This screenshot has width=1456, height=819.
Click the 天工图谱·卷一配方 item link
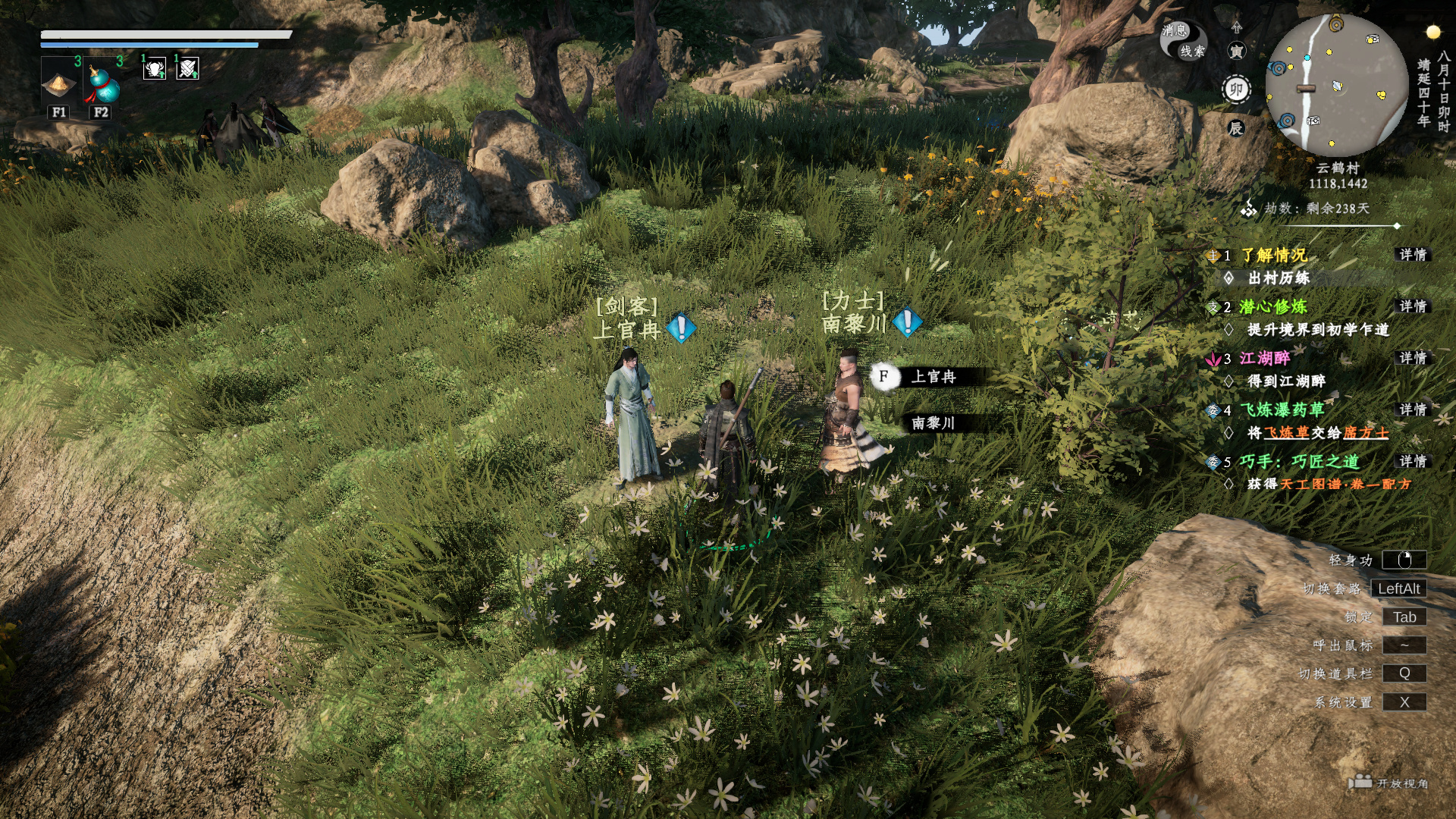pyautogui.click(x=1346, y=484)
